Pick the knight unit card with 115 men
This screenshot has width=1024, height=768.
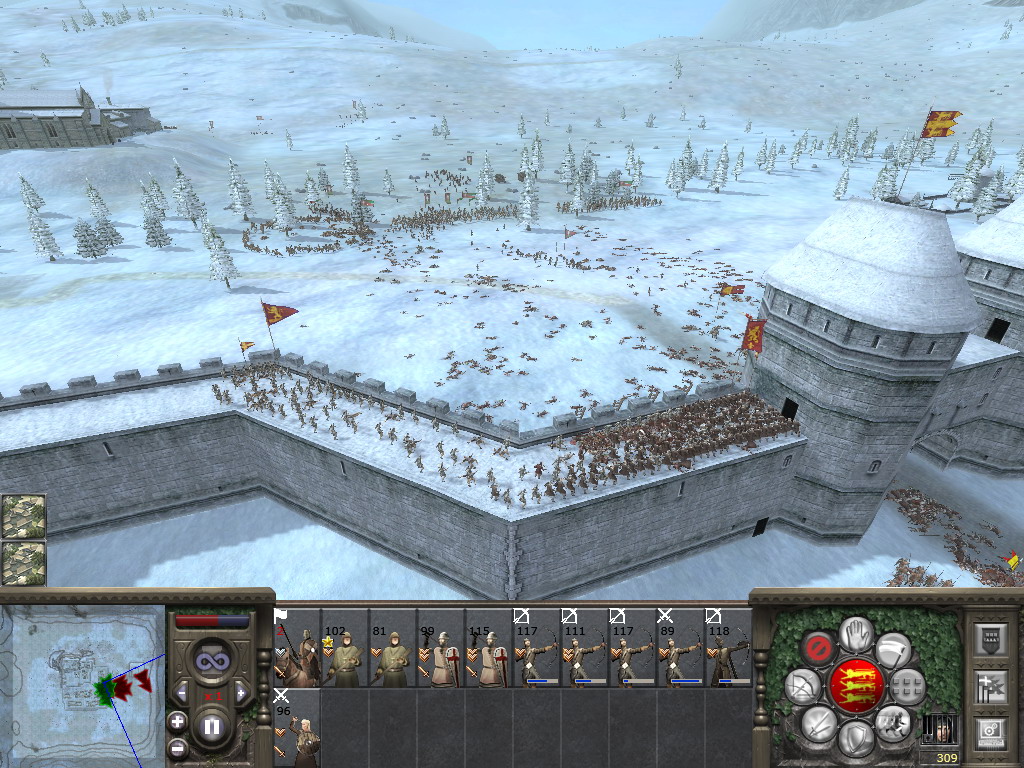490,648
